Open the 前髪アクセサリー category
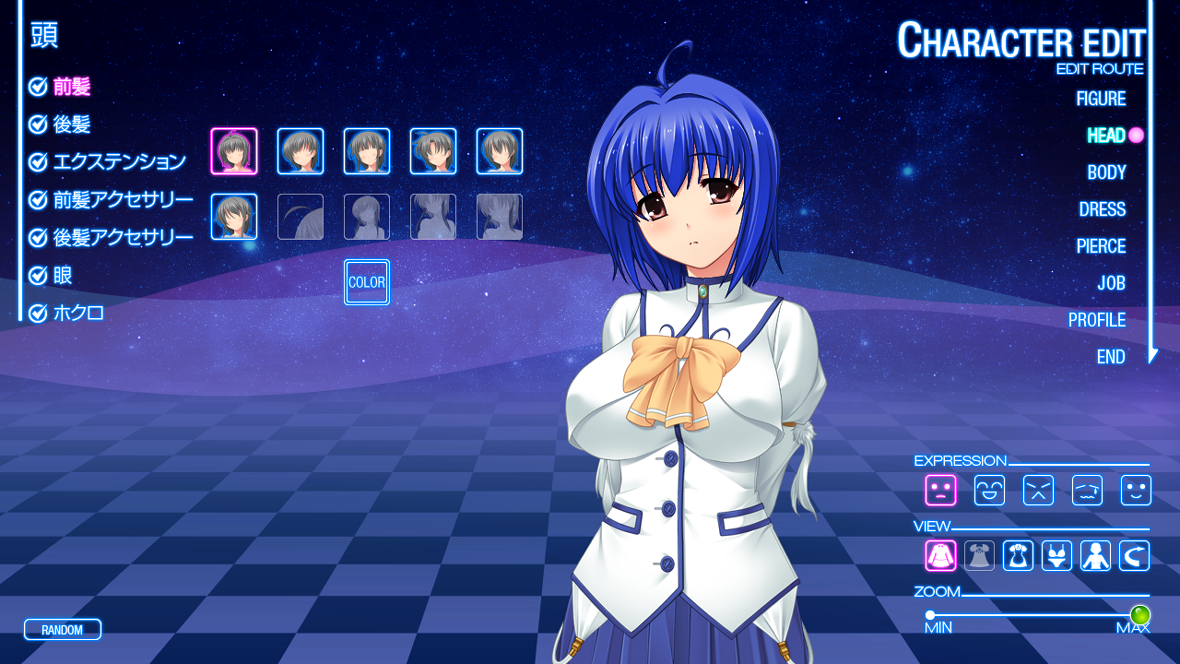 tap(123, 199)
